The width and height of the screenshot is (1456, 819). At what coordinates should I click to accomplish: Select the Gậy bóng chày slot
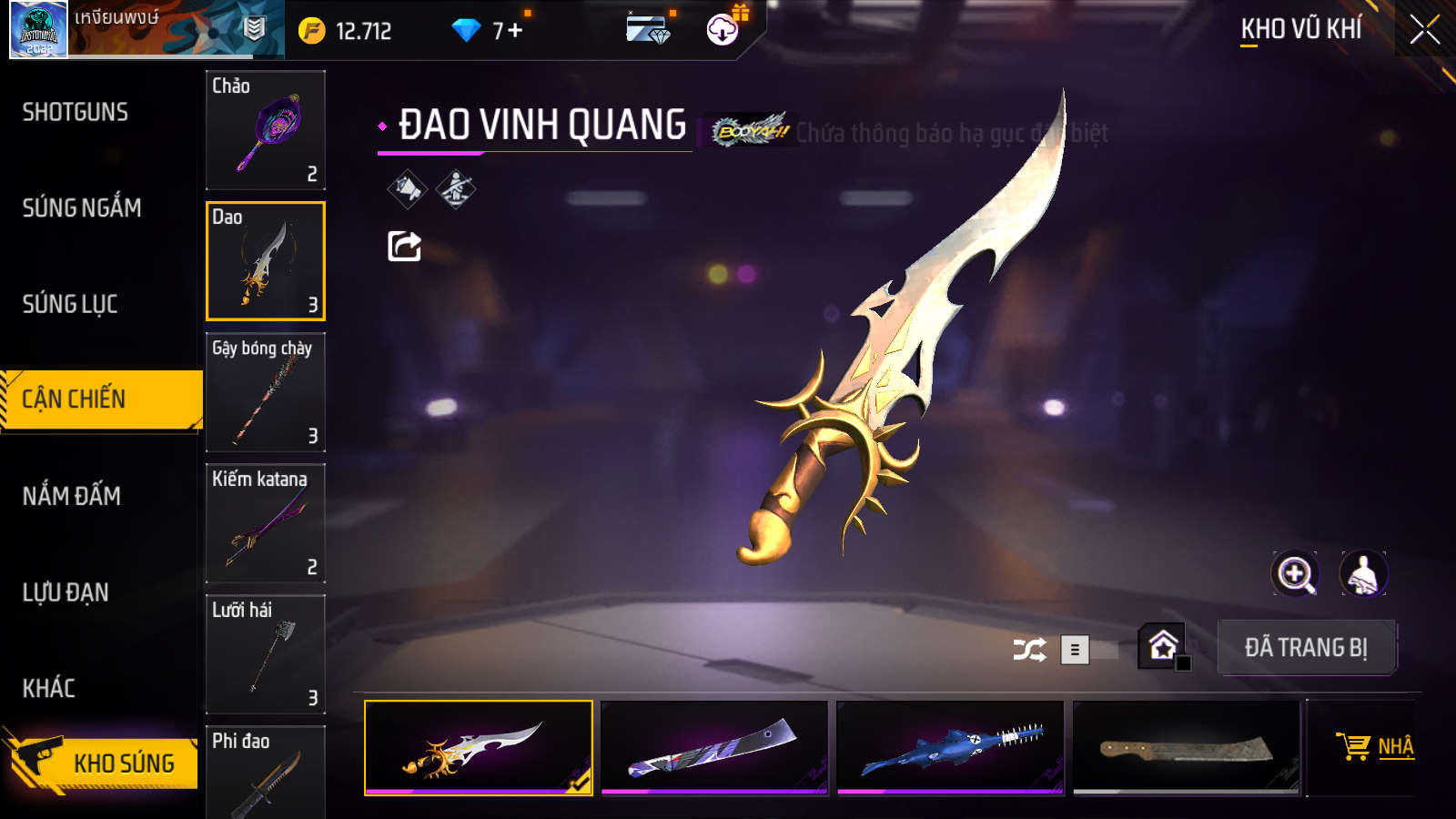coord(266,392)
